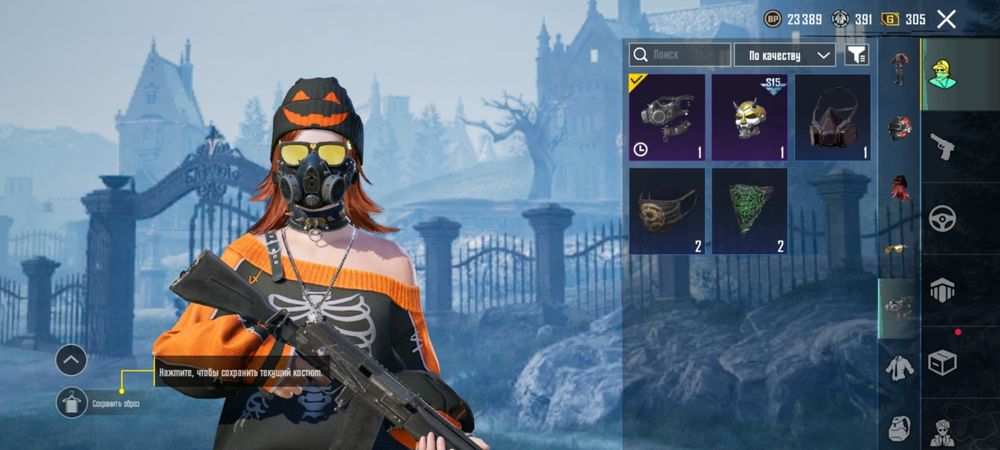Screen dimensions: 1000x450
Task: Open the backpack skins category
Action: click(900, 427)
